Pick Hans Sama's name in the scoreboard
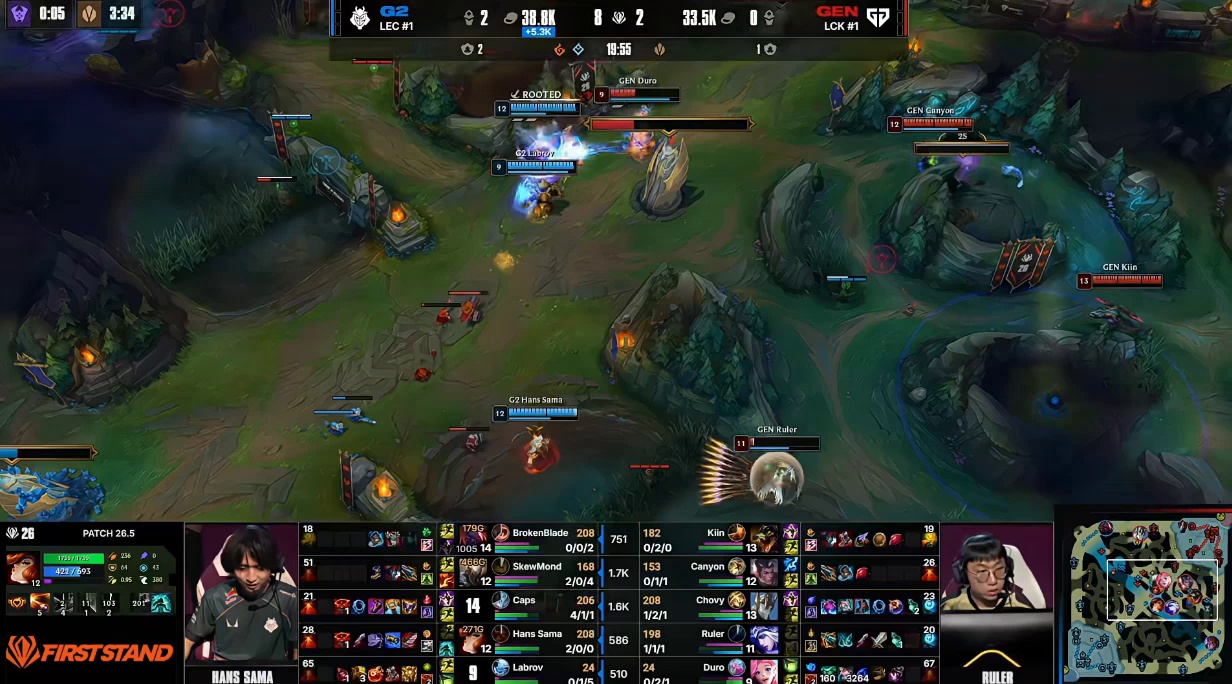Viewport: 1232px width, 684px height. click(x=537, y=633)
